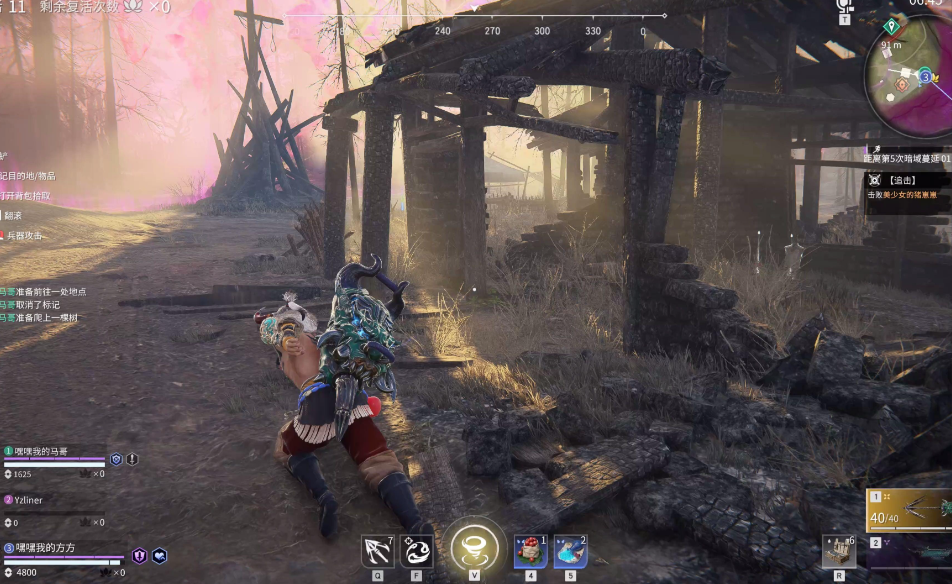Click the blue hexagon armor status icon
The width and height of the screenshot is (952, 584).
(x=116, y=459)
